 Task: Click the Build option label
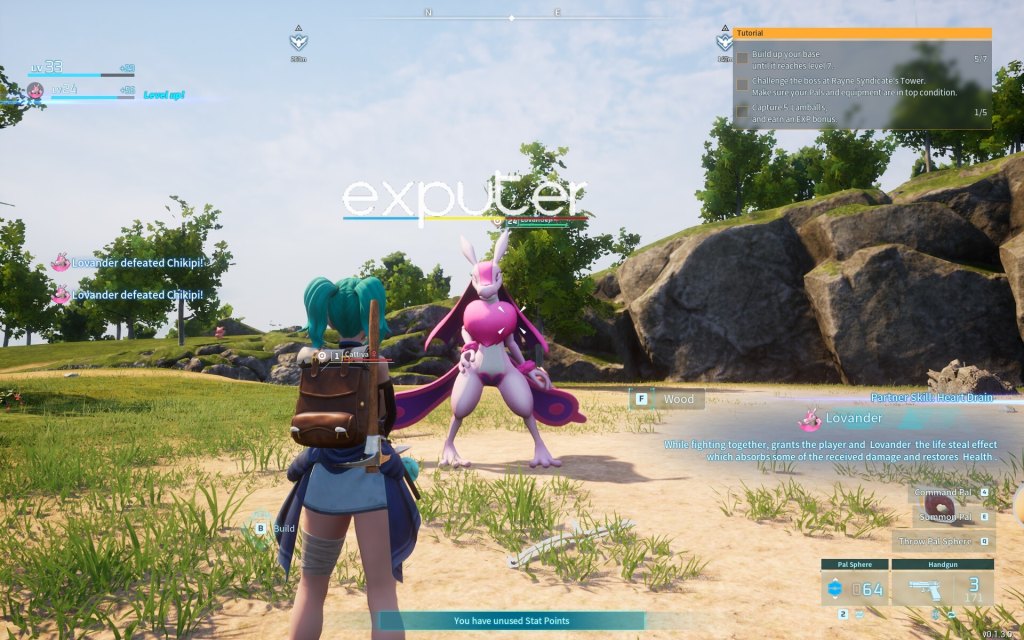[283, 527]
